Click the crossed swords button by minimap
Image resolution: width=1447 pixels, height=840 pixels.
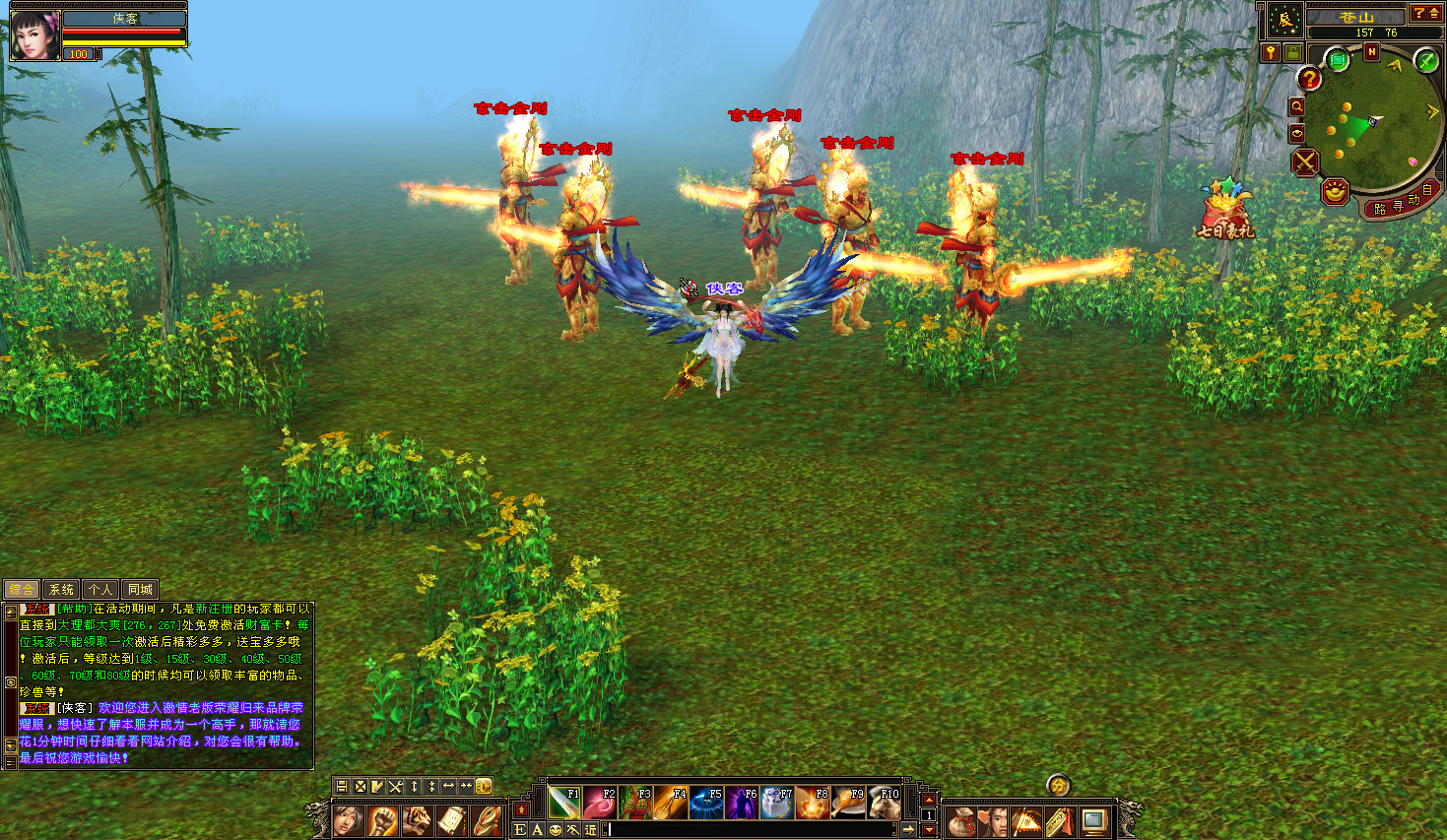tap(1305, 162)
